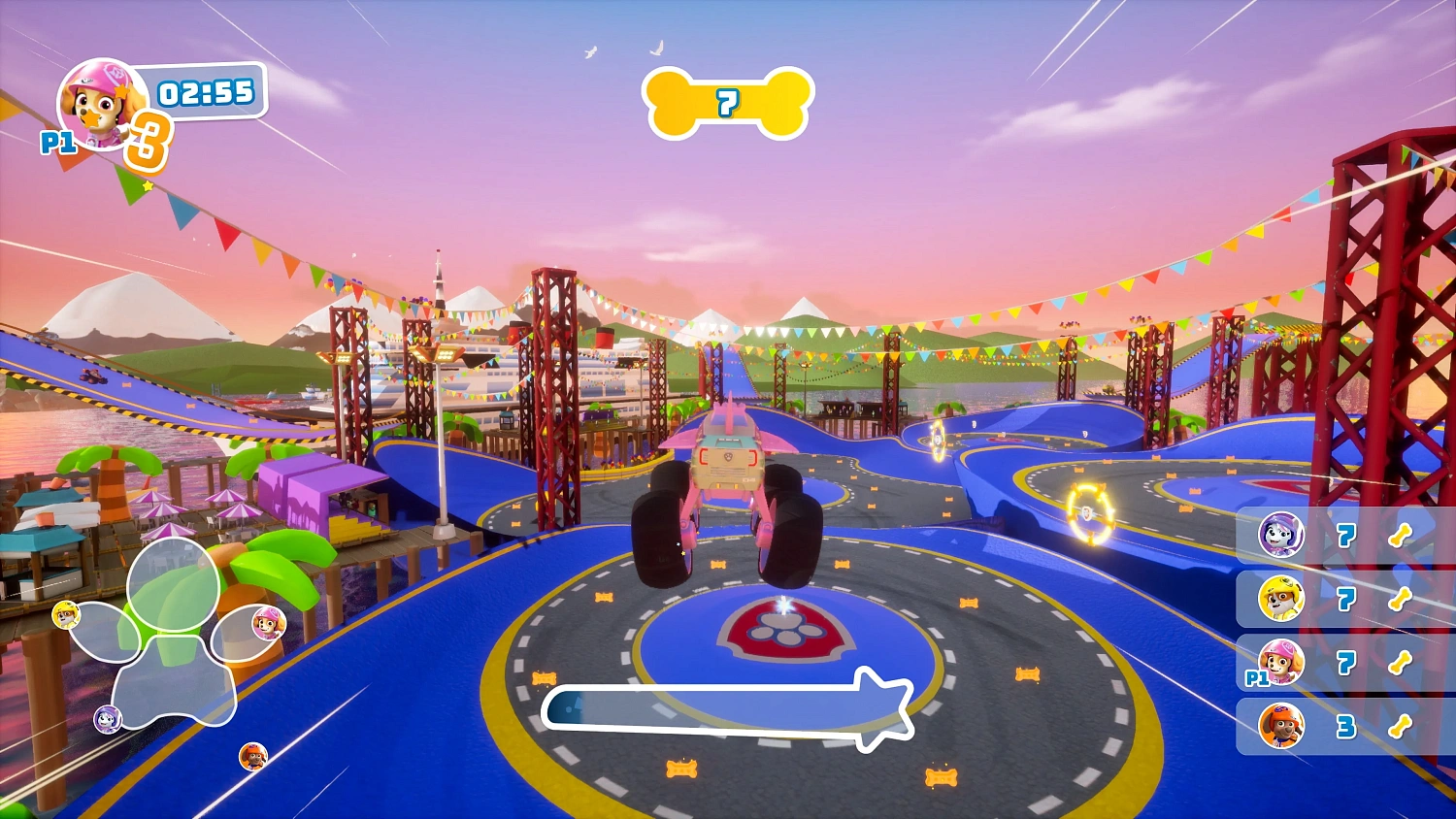This screenshot has width=1456, height=819.
Task: Click the glowing boost ring on the track
Action: tap(1089, 511)
